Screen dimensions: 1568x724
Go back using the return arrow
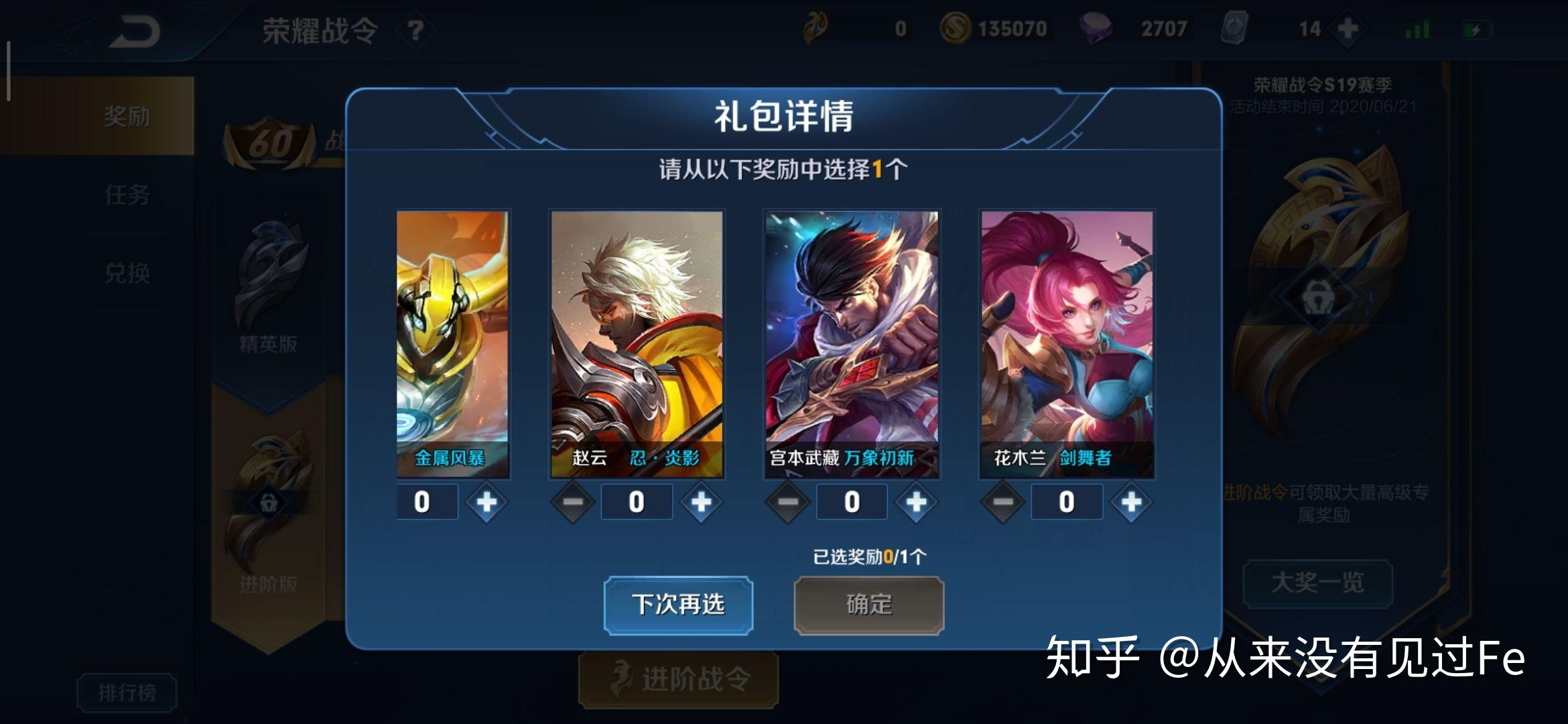[134, 32]
